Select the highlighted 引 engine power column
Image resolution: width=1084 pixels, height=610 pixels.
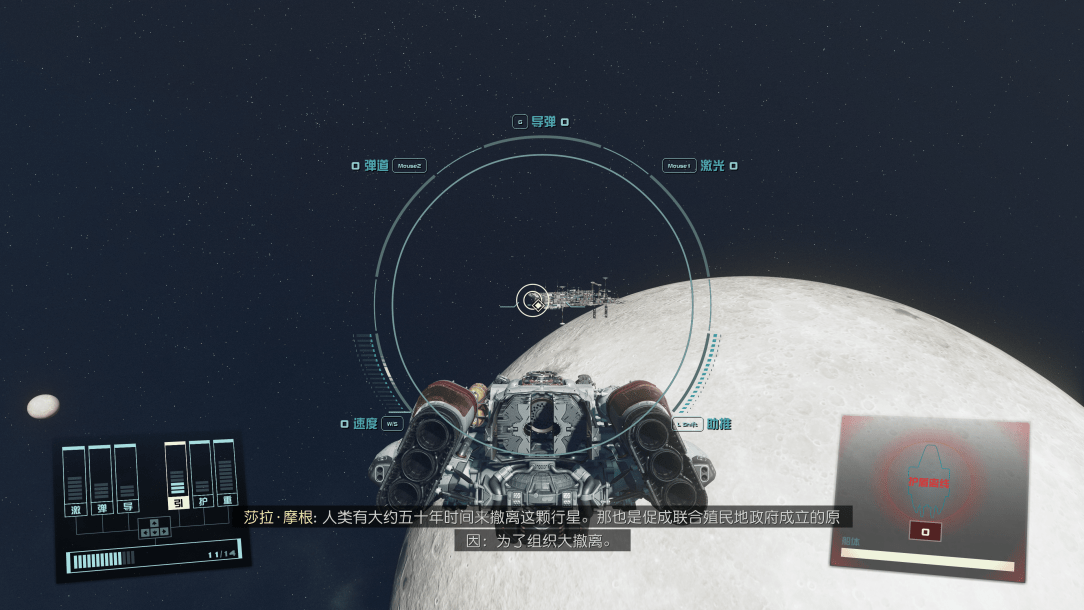point(177,478)
